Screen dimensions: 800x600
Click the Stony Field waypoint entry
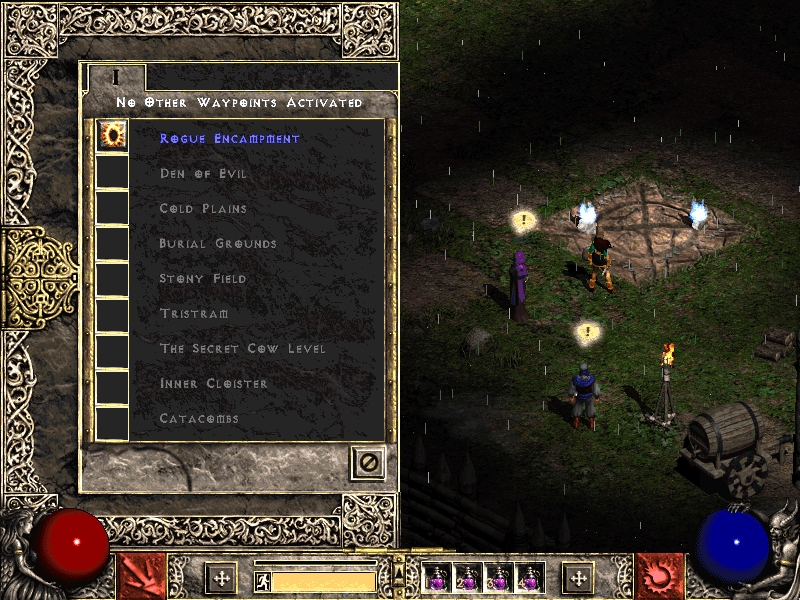(203, 279)
